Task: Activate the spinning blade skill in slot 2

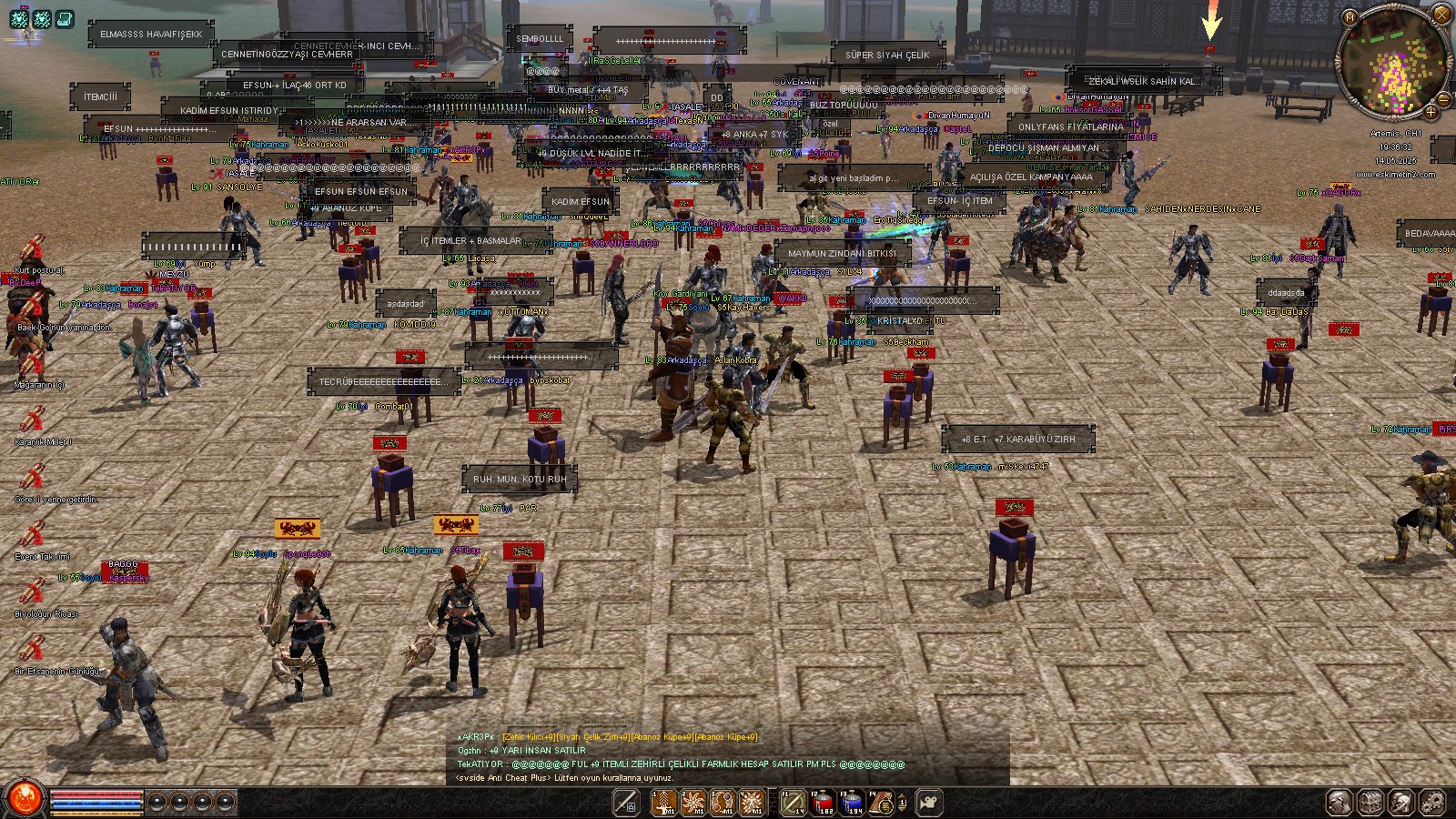Action: [693, 803]
